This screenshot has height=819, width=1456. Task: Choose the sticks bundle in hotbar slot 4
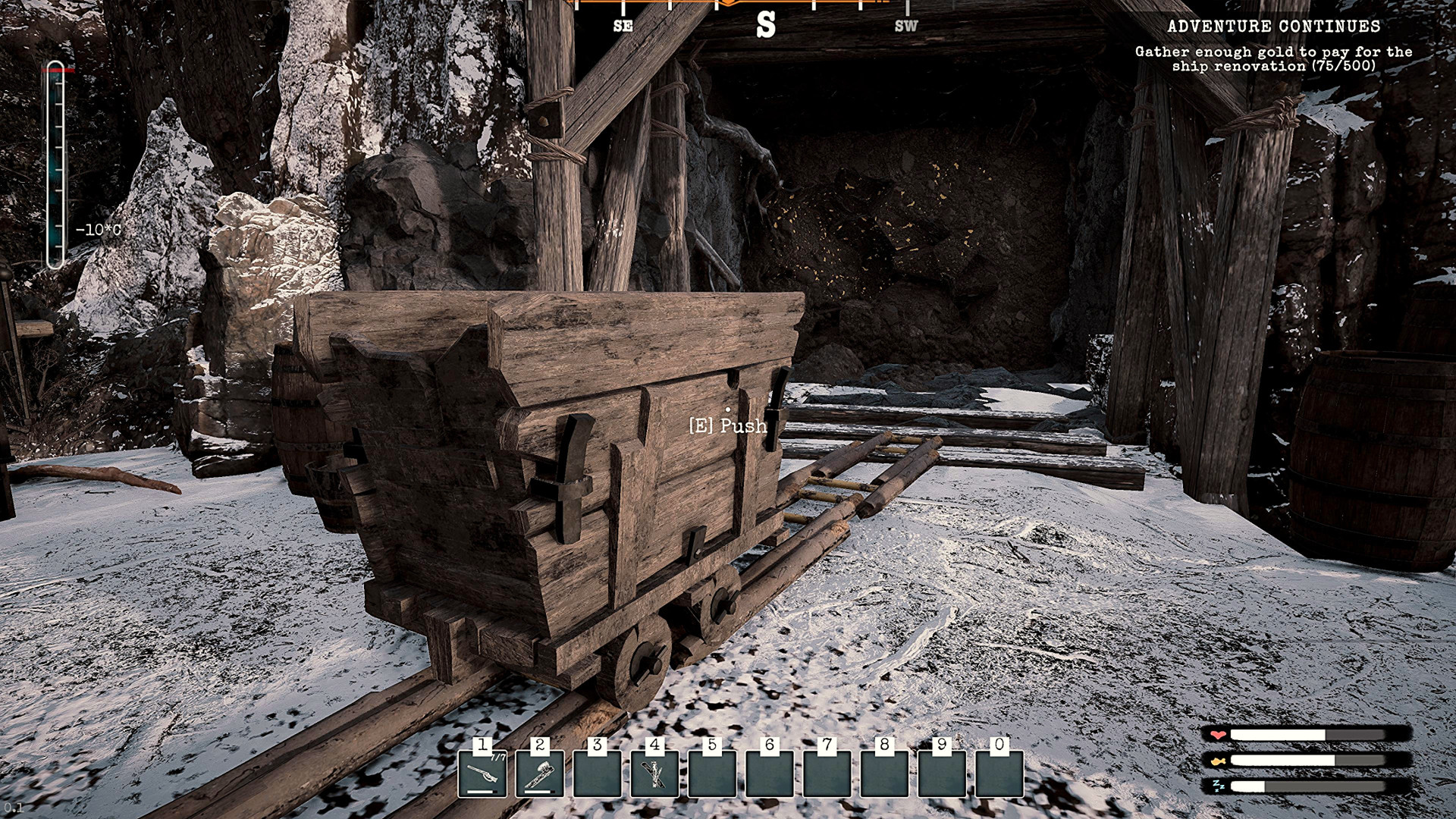pyautogui.click(x=654, y=773)
